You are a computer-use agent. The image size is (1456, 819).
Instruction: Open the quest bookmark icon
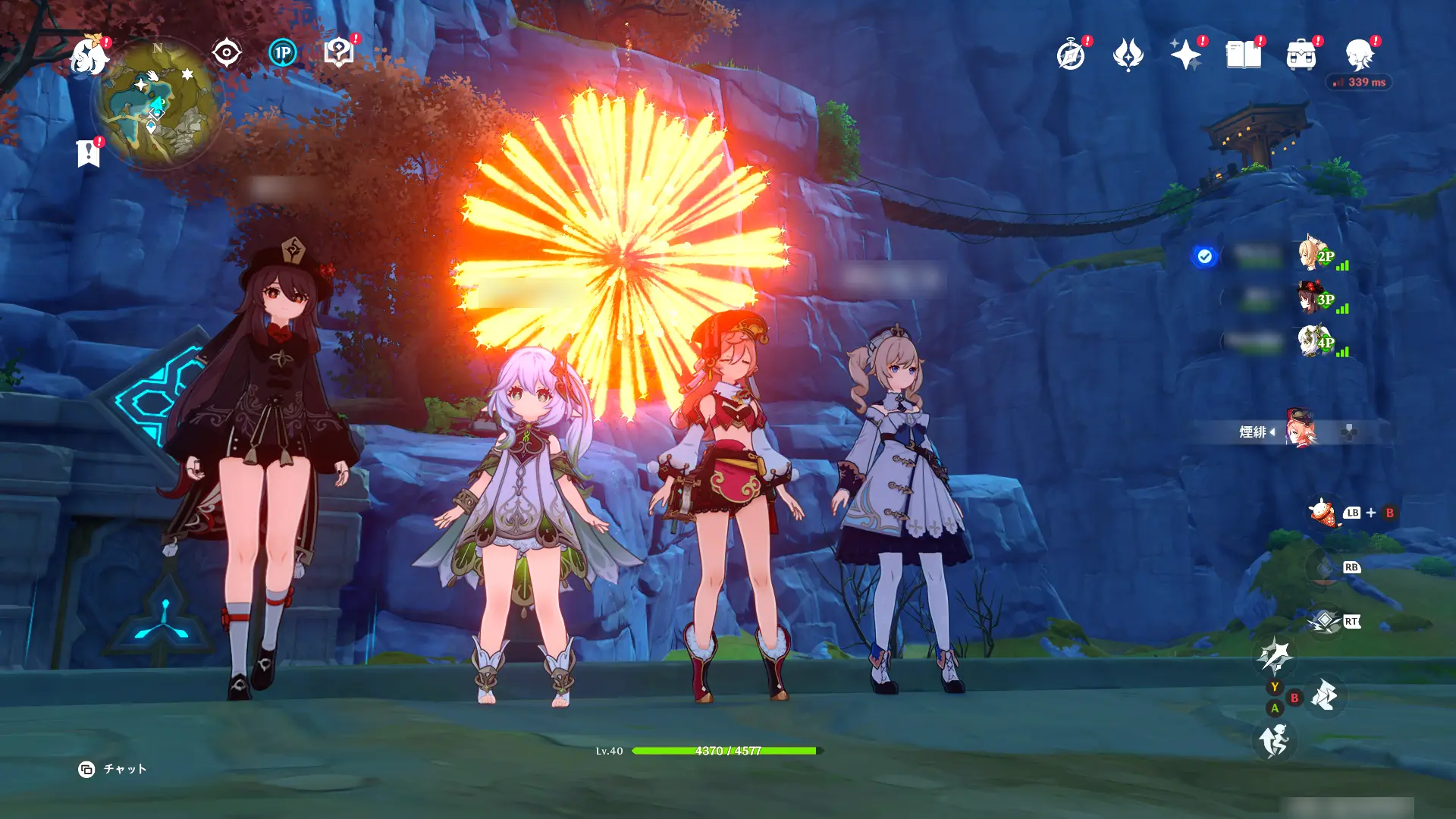[89, 153]
